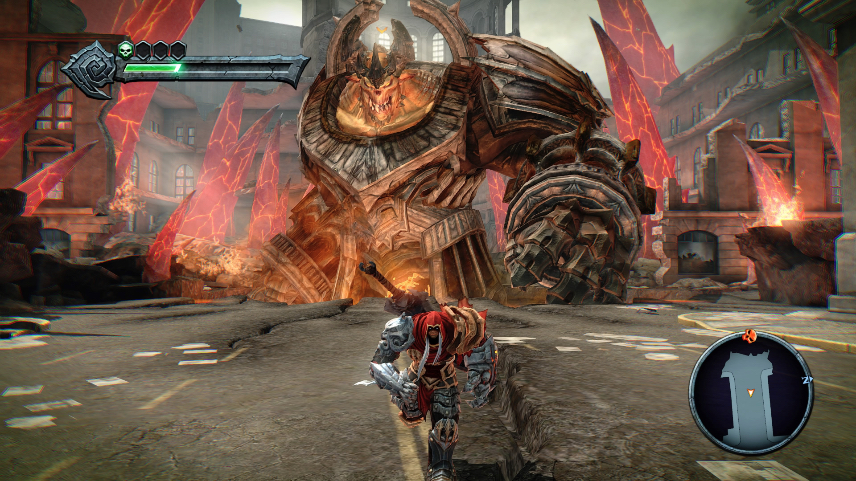Click the green skull lifestone icon

point(125,49)
